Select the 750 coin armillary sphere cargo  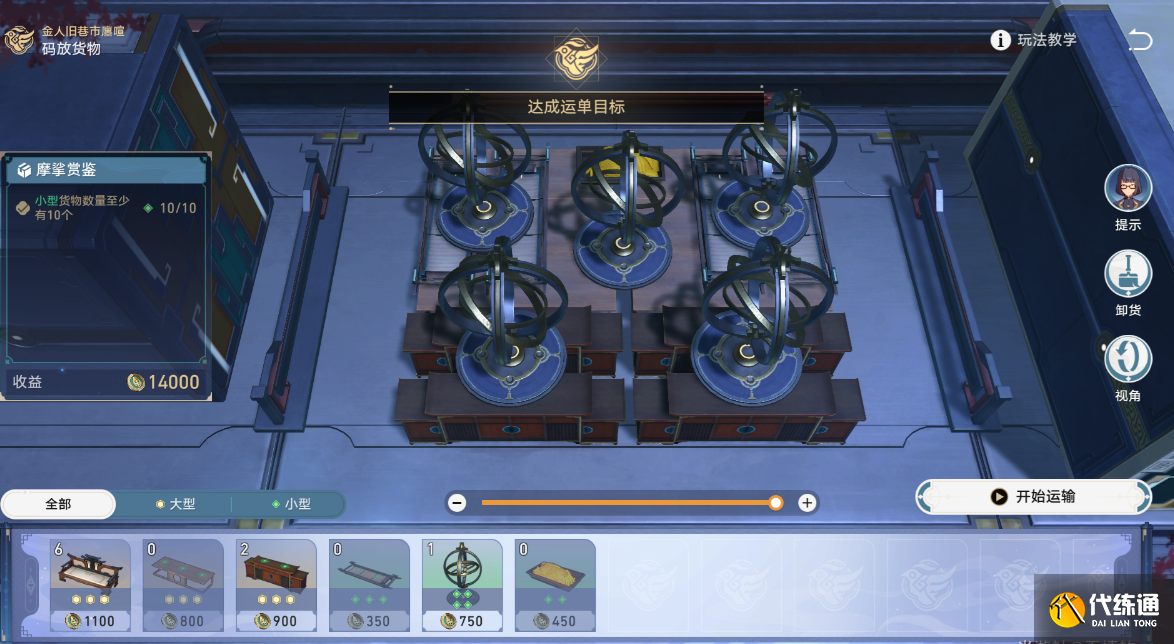(x=462, y=585)
